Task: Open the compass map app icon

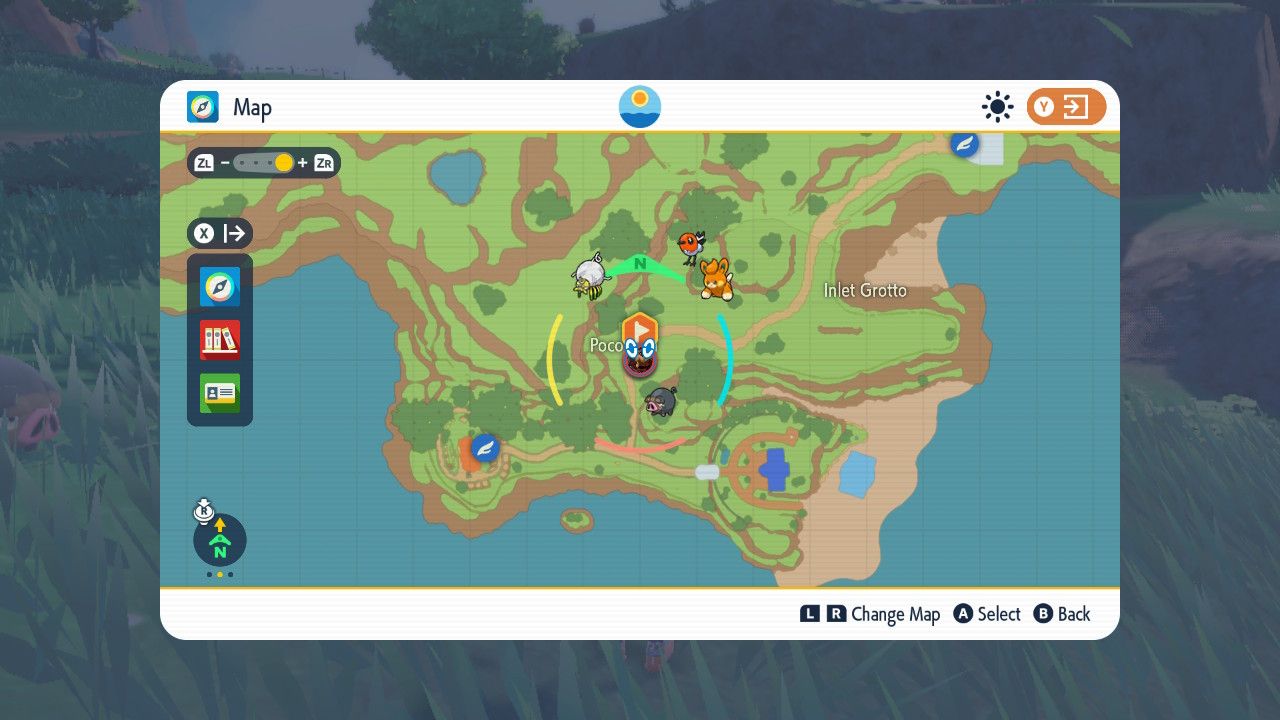Action: click(x=220, y=287)
